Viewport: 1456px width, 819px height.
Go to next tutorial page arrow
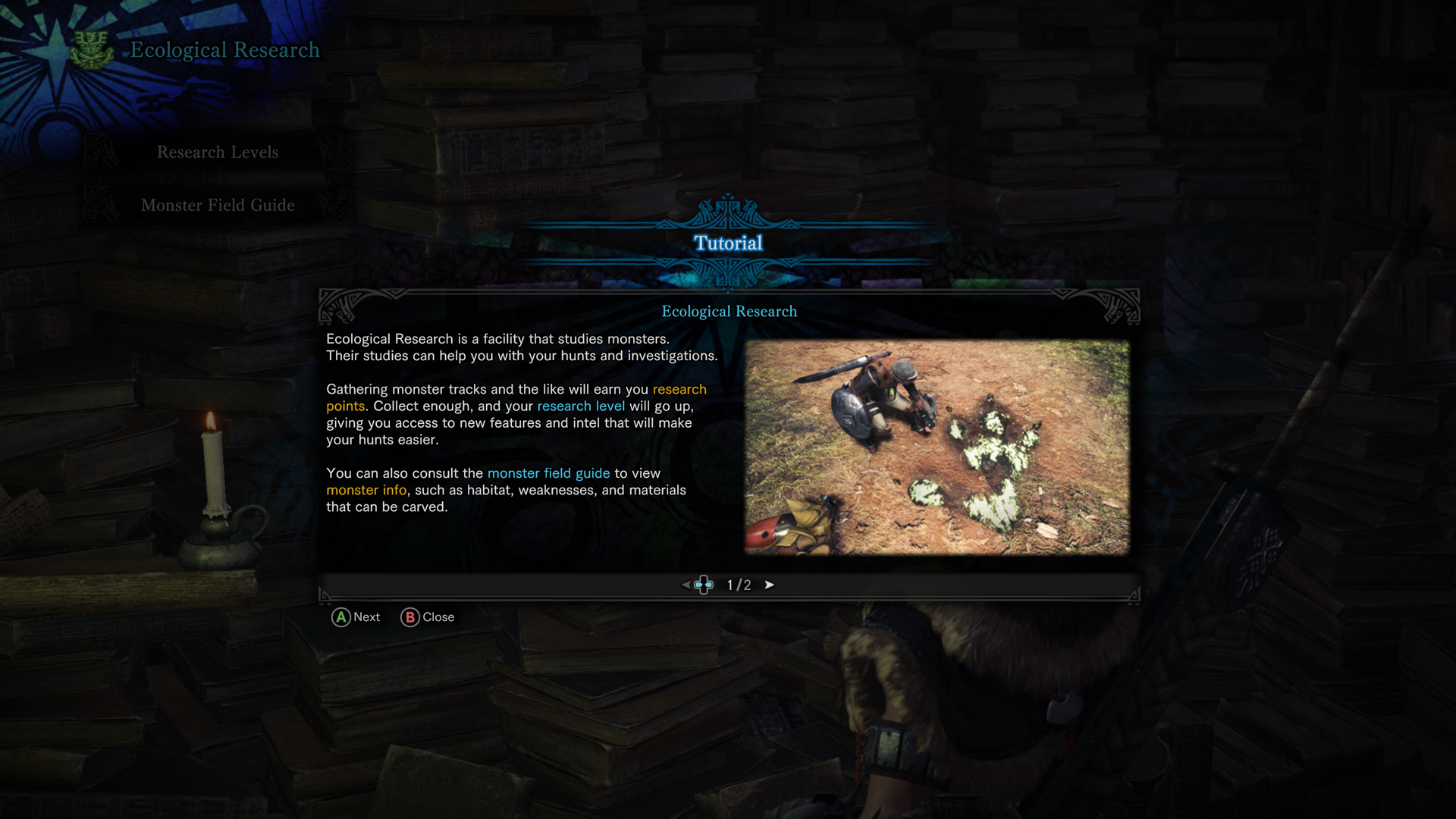[770, 585]
